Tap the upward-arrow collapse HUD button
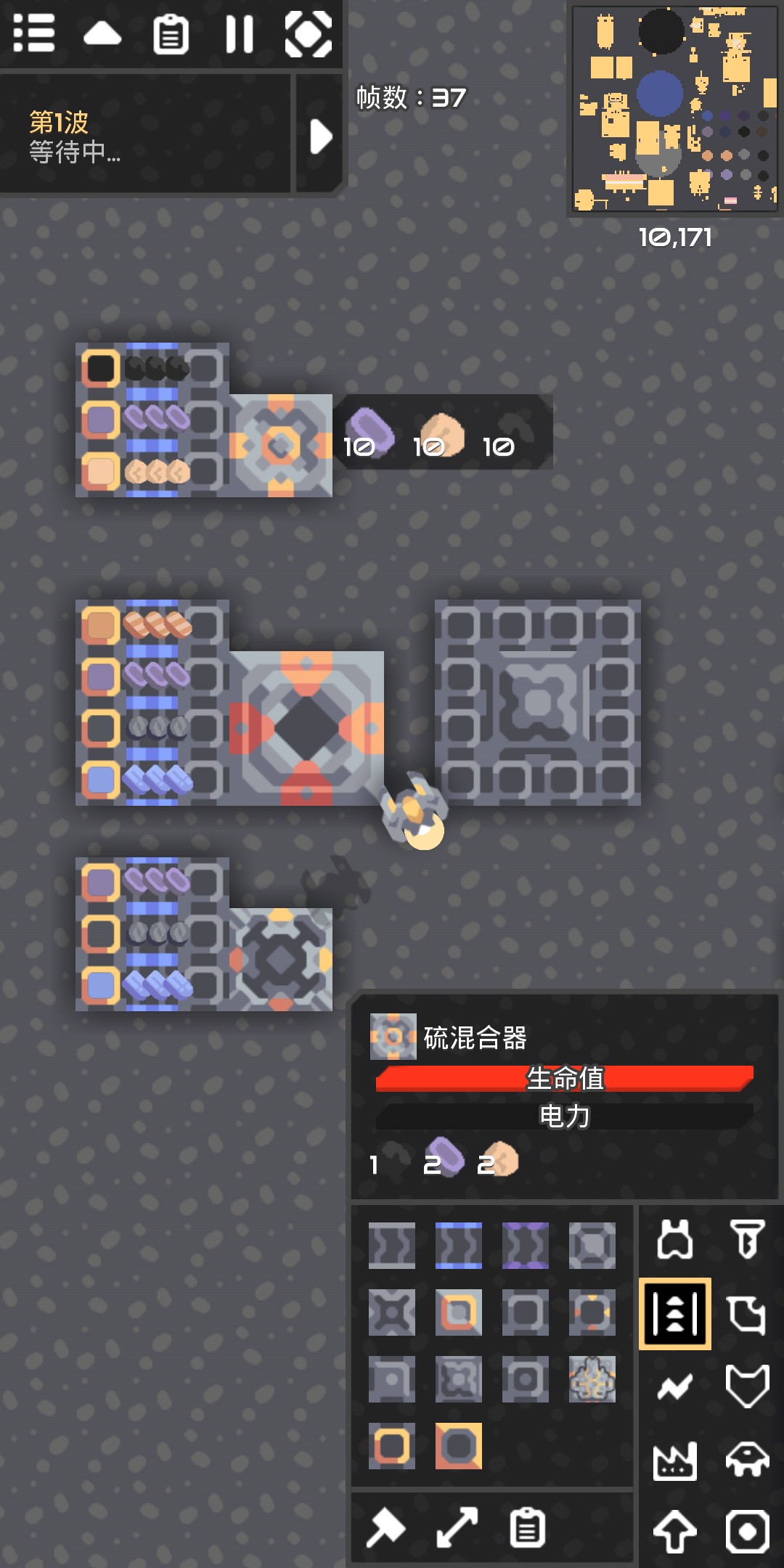 tap(102, 33)
